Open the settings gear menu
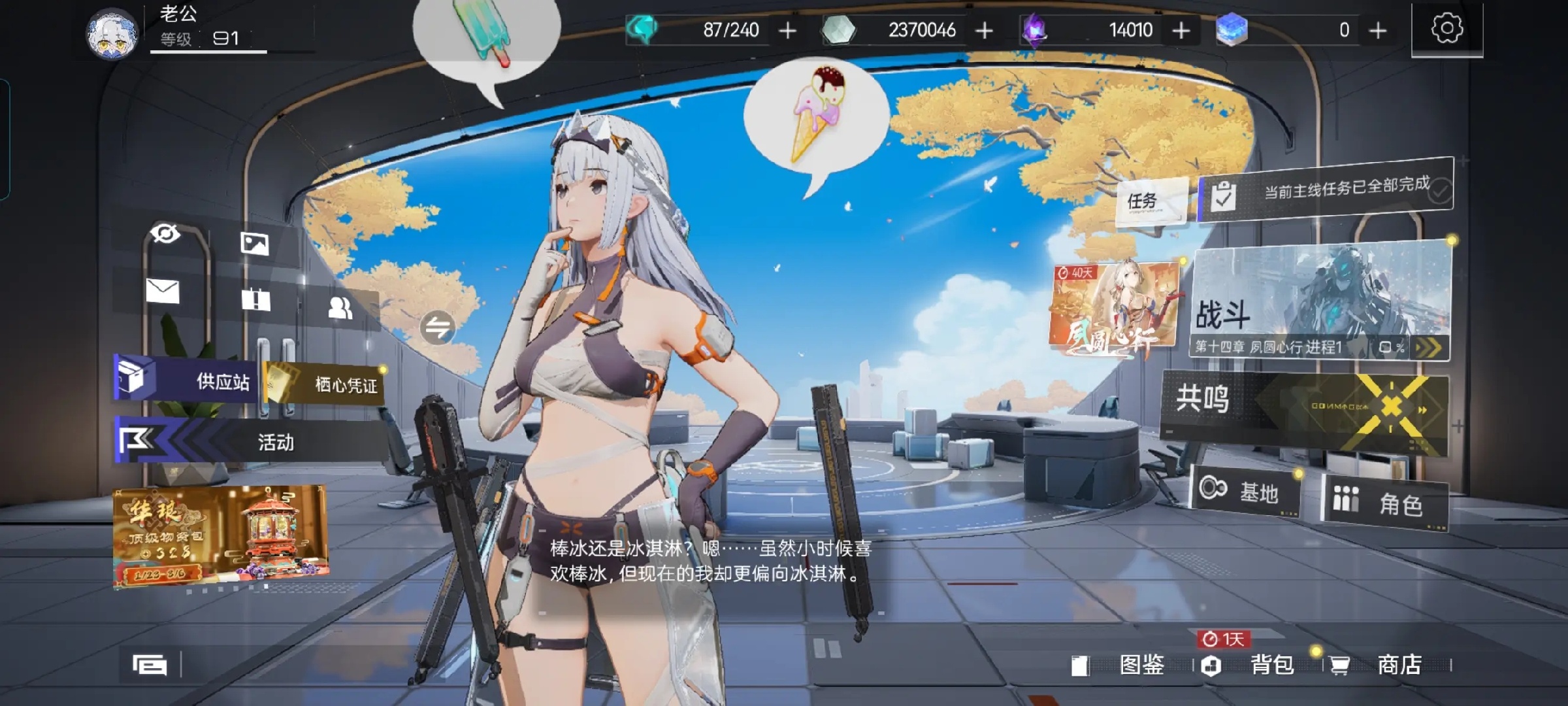The width and height of the screenshot is (1568, 706). (1446, 29)
